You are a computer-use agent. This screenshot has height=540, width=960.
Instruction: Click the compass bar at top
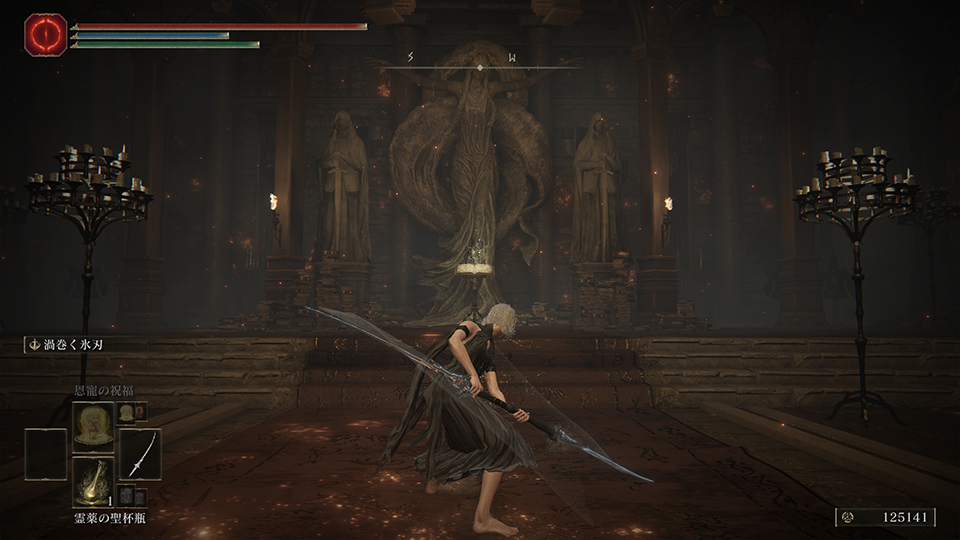click(x=480, y=66)
